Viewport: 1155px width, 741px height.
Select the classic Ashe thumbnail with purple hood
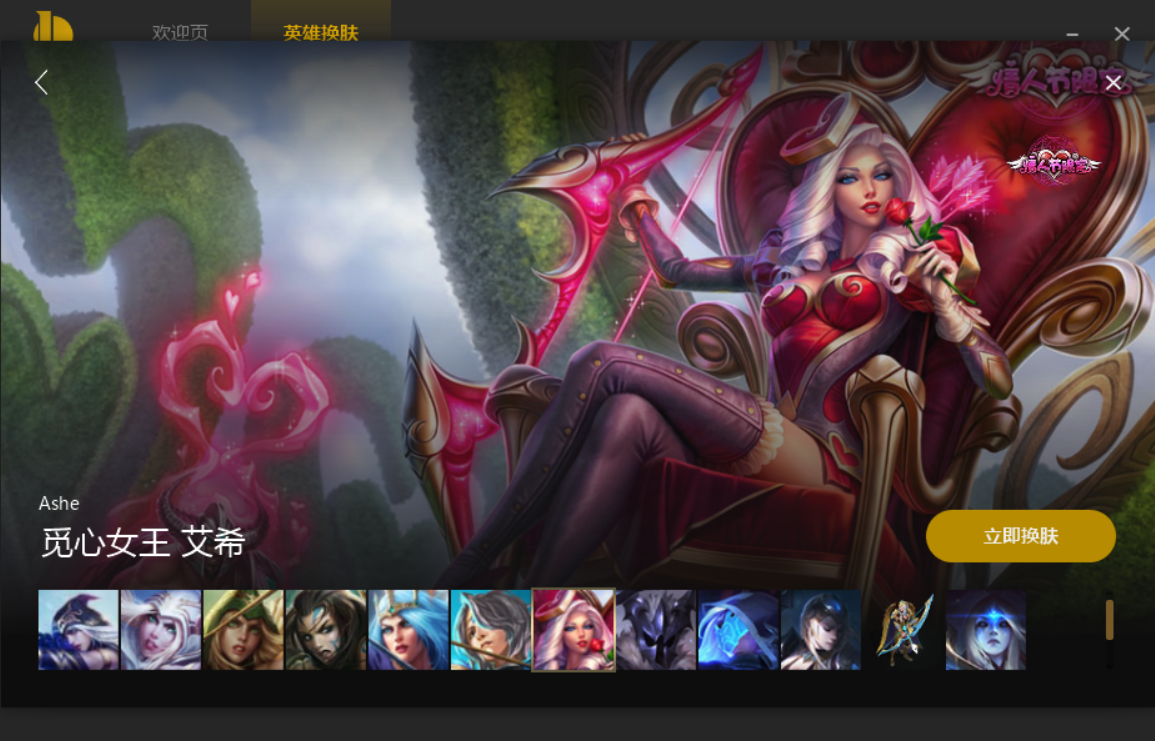tap(78, 629)
